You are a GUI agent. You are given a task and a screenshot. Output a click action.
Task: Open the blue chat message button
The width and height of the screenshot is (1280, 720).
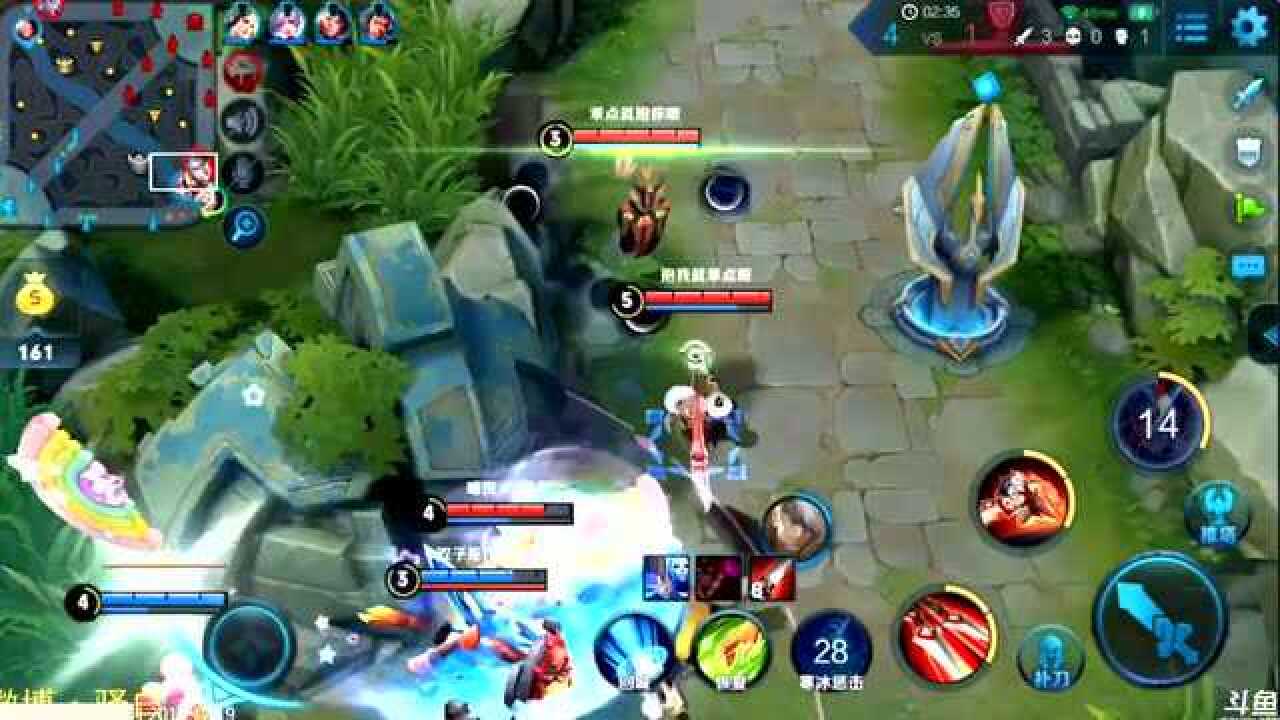(1248, 266)
